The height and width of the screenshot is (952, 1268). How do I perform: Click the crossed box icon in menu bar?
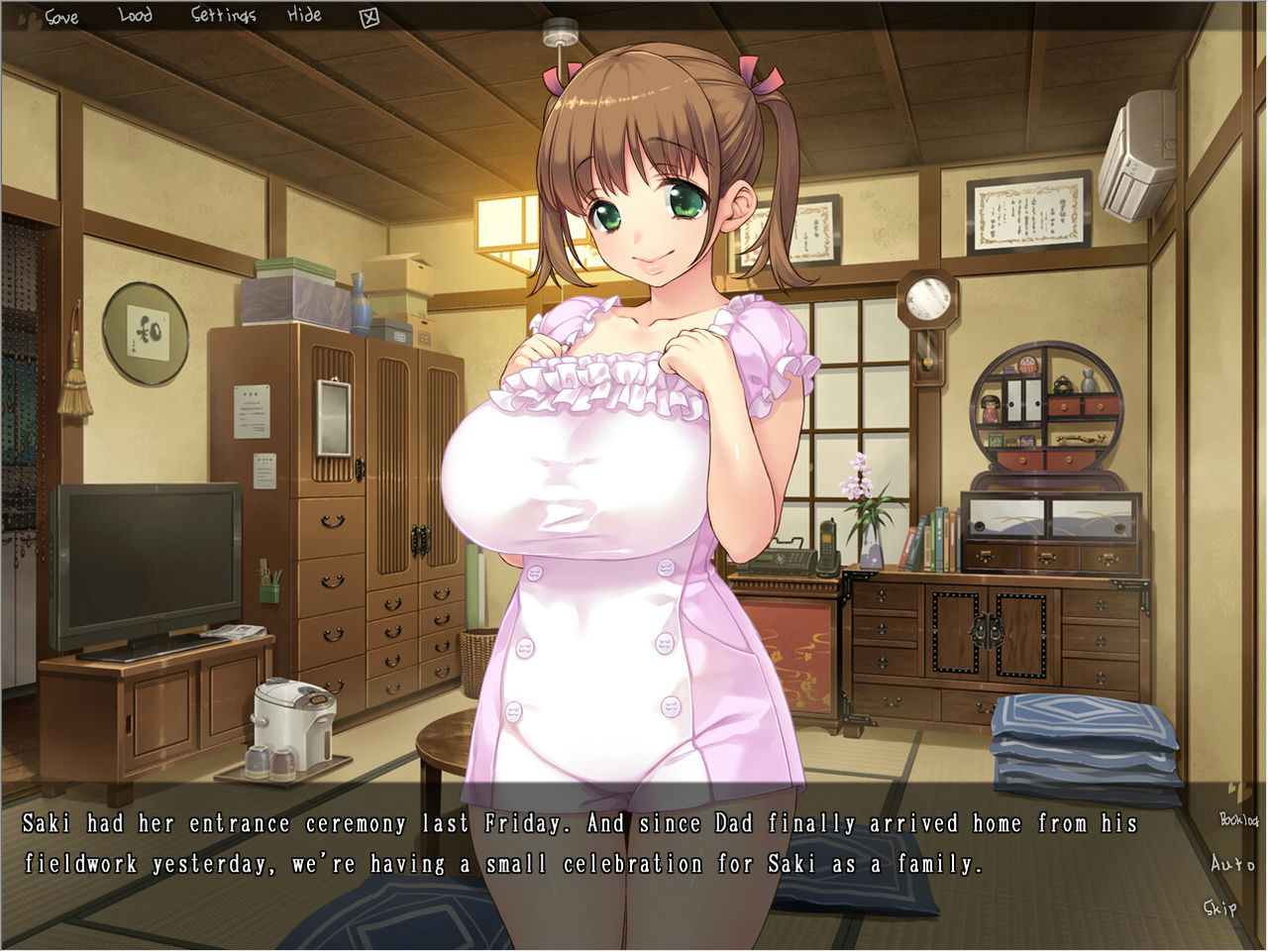pyautogui.click(x=370, y=16)
